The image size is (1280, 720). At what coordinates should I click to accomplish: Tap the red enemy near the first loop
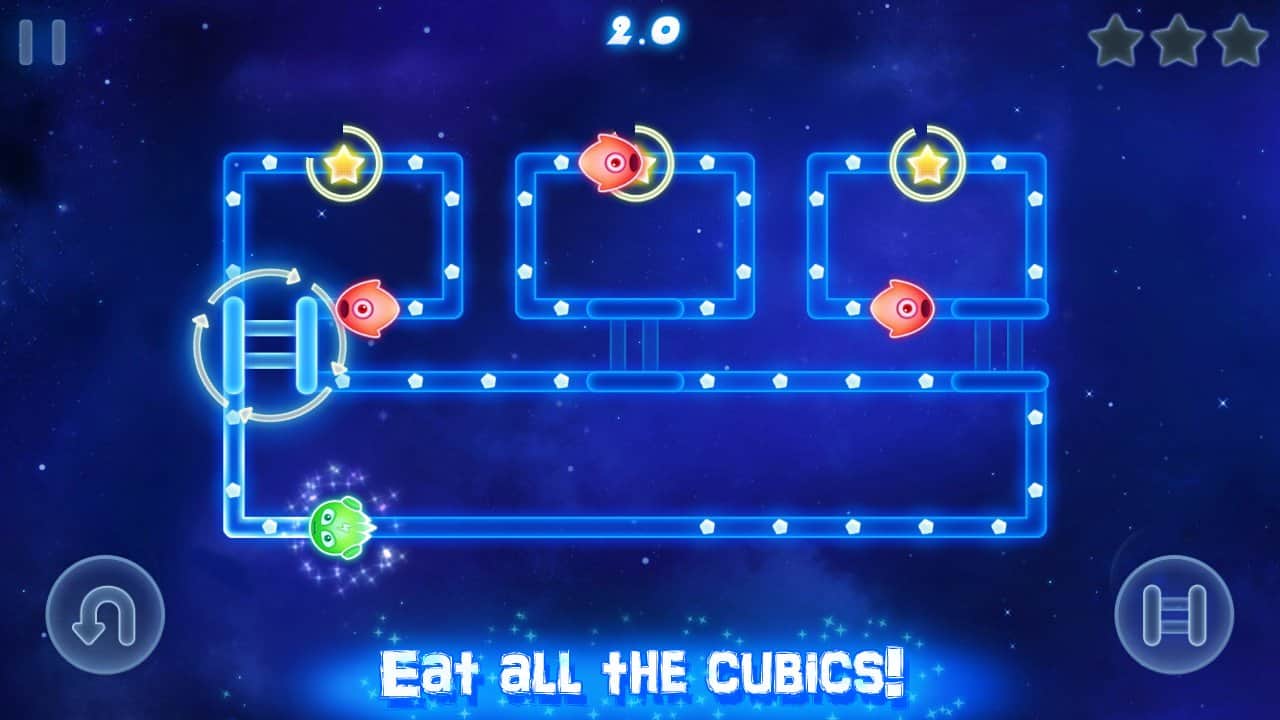[x=368, y=310]
